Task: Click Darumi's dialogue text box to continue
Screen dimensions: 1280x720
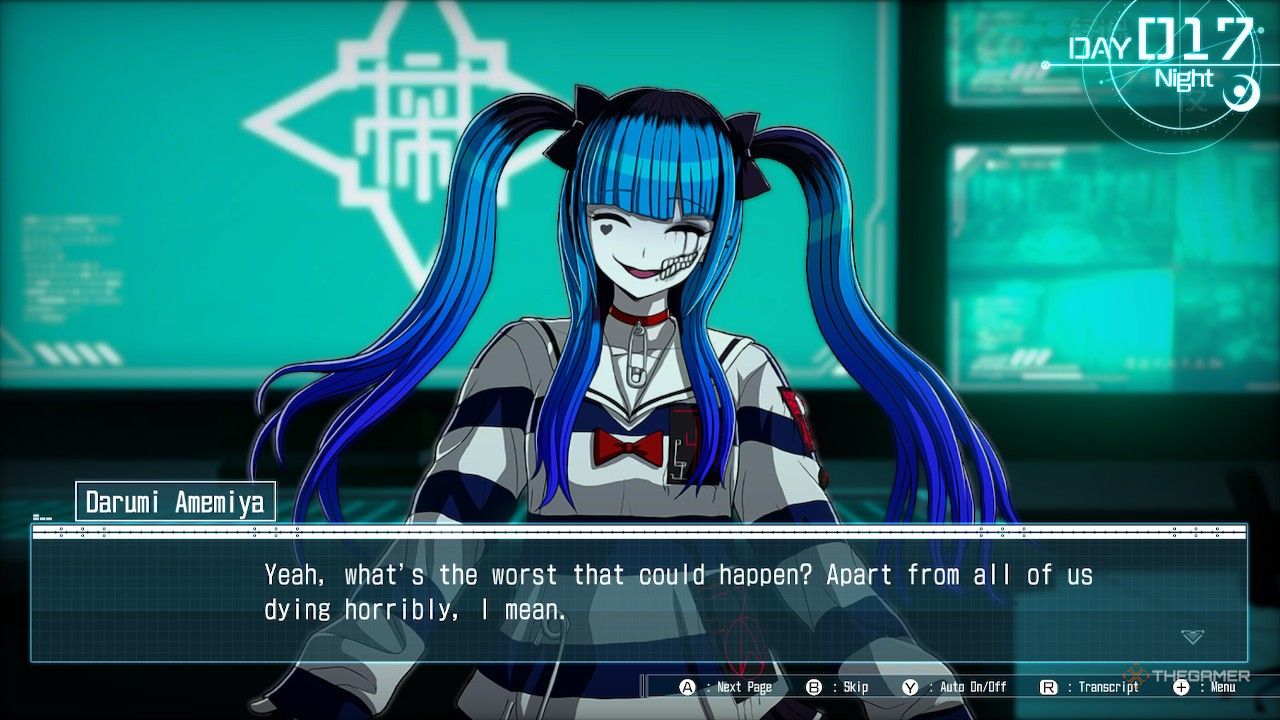Action: pos(640,595)
